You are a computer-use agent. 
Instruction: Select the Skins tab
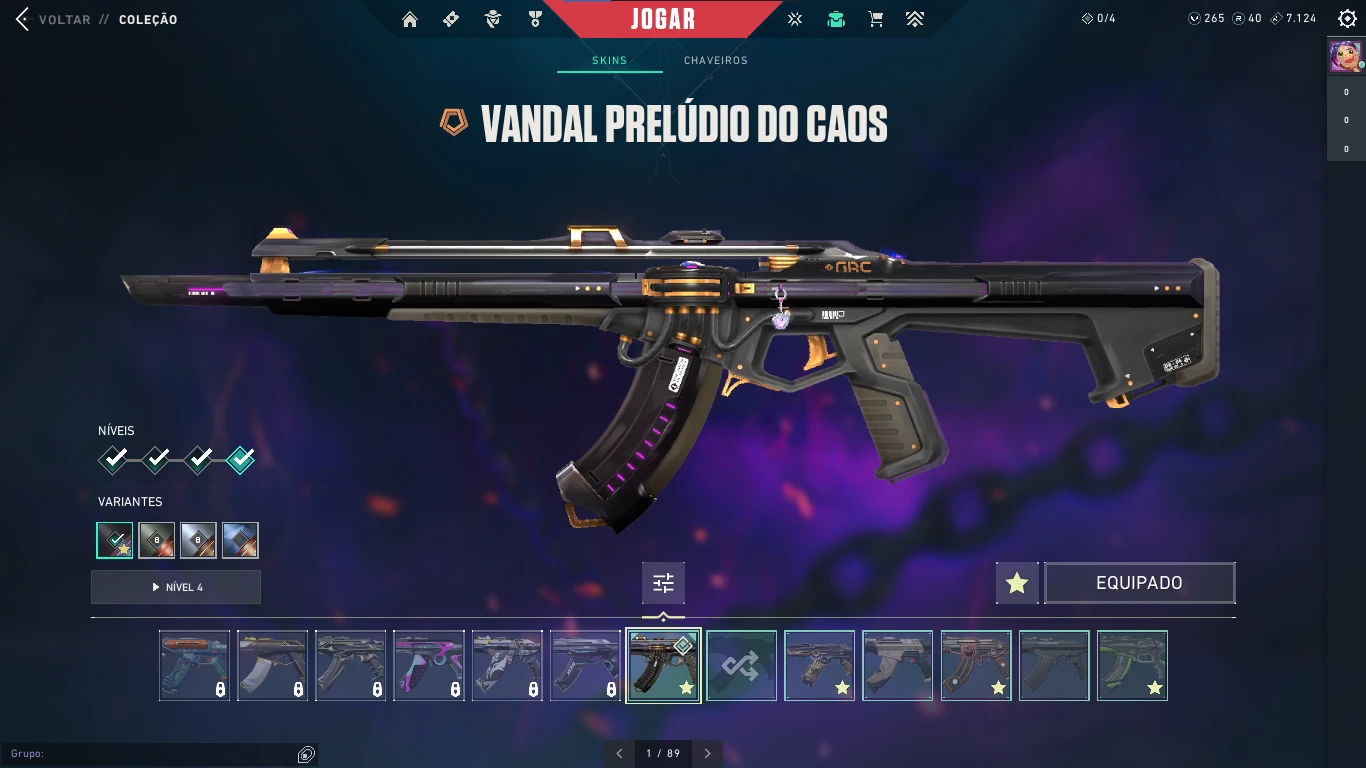point(609,60)
